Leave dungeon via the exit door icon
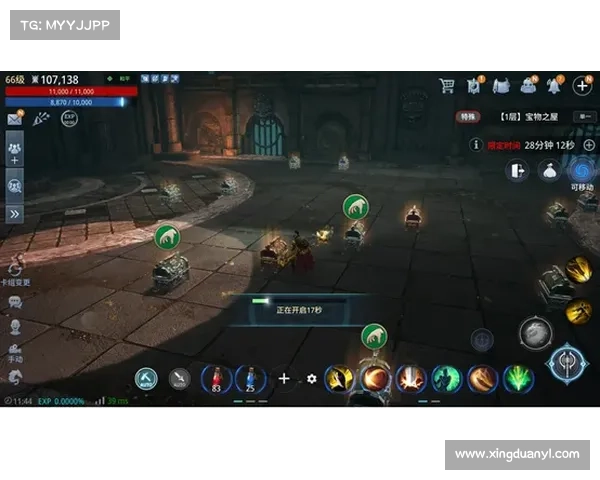This screenshot has height=480, width=600. [x=517, y=171]
